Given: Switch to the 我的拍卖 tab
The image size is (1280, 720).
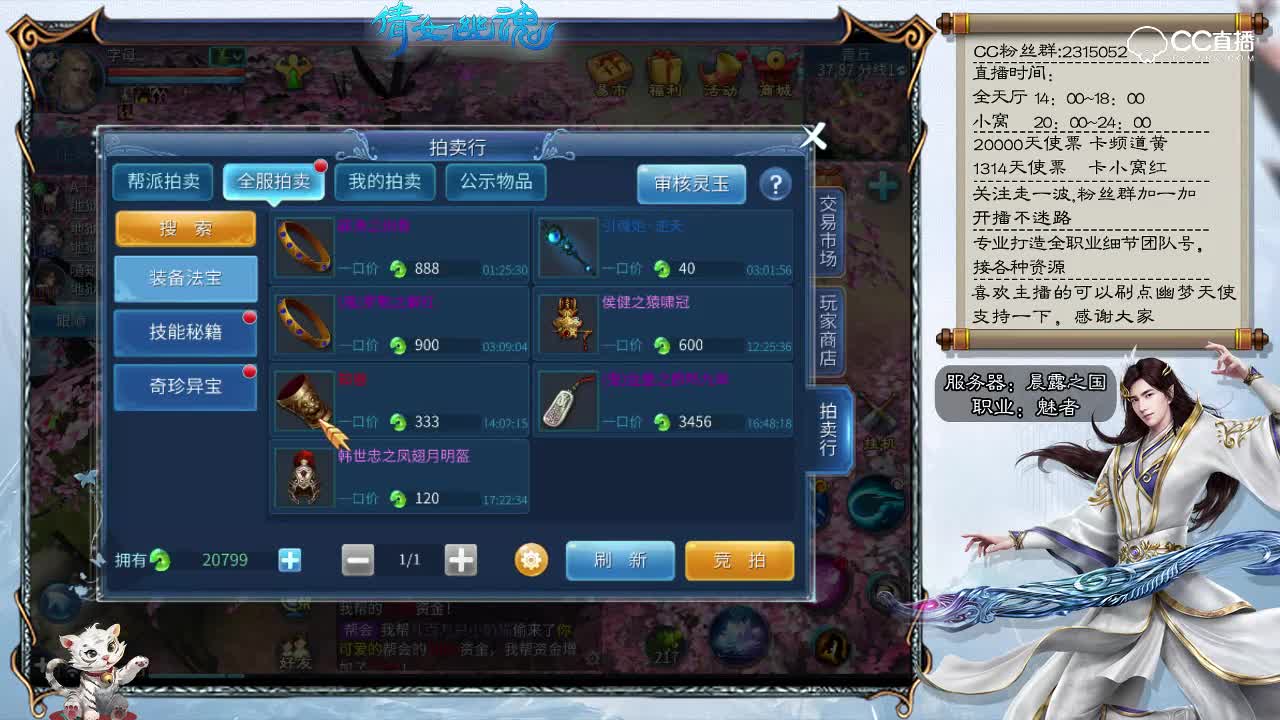Looking at the screenshot, I should pos(384,183).
